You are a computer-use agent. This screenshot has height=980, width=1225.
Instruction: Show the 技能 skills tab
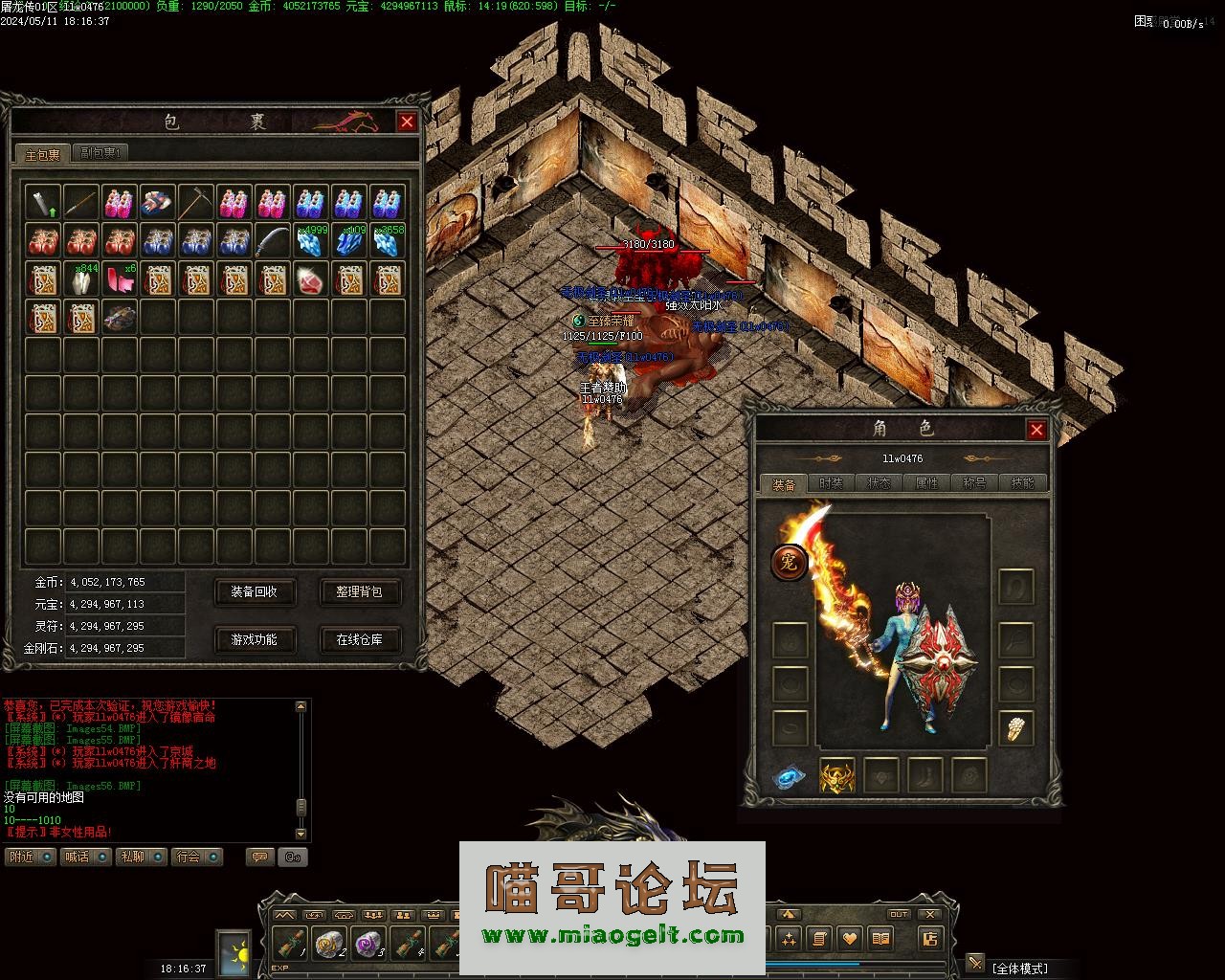1022,483
